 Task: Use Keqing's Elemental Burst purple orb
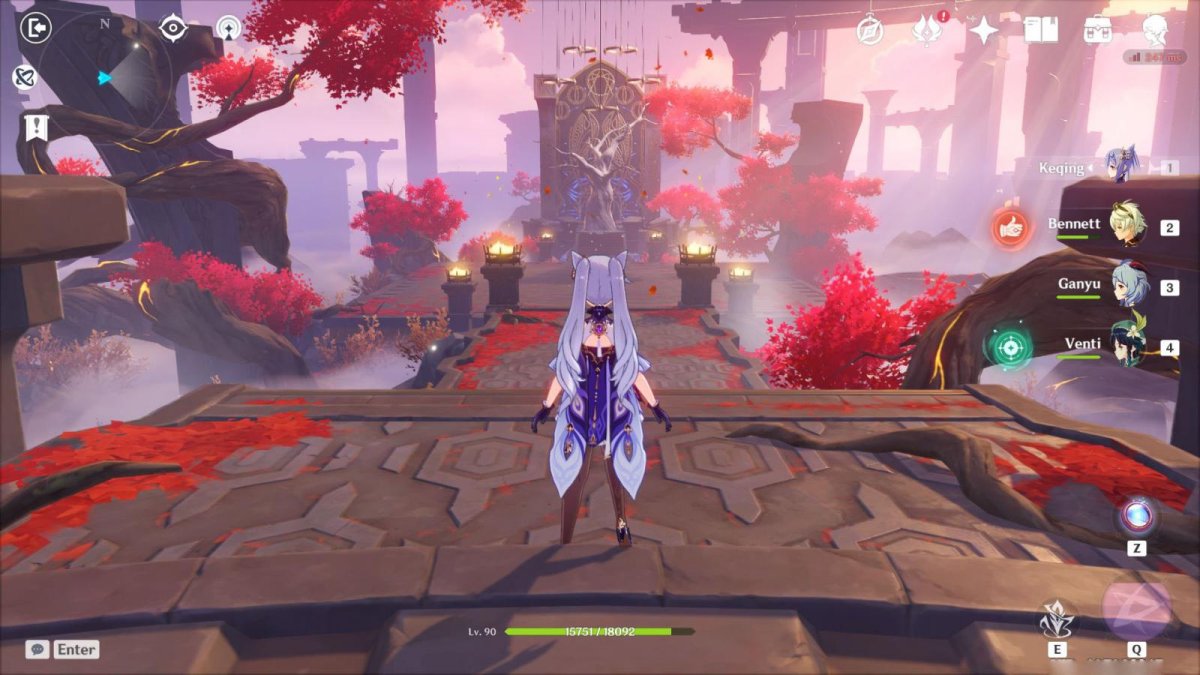click(x=1136, y=607)
